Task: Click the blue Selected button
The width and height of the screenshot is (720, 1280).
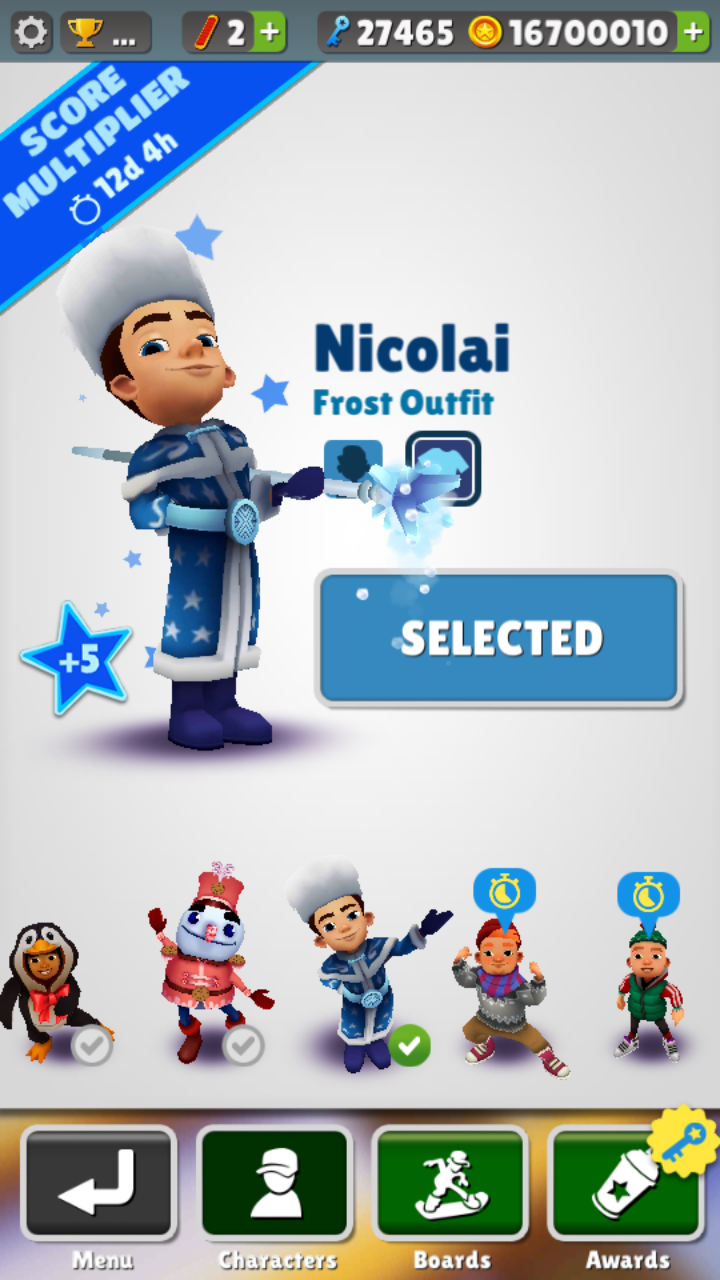Action: click(500, 638)
